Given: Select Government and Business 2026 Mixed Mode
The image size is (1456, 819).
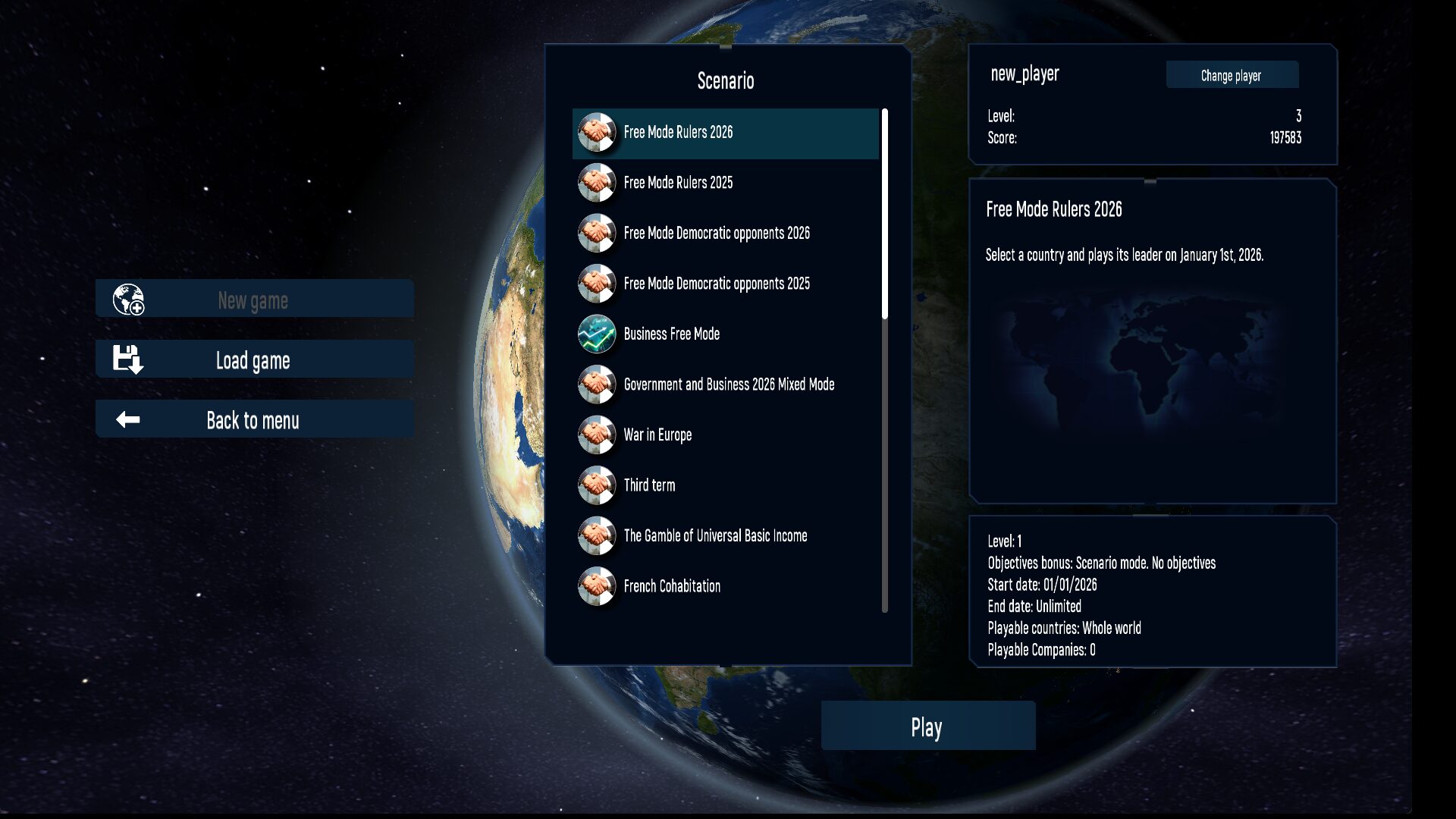Looking at the screenshot, I should [x=728, y=384].
